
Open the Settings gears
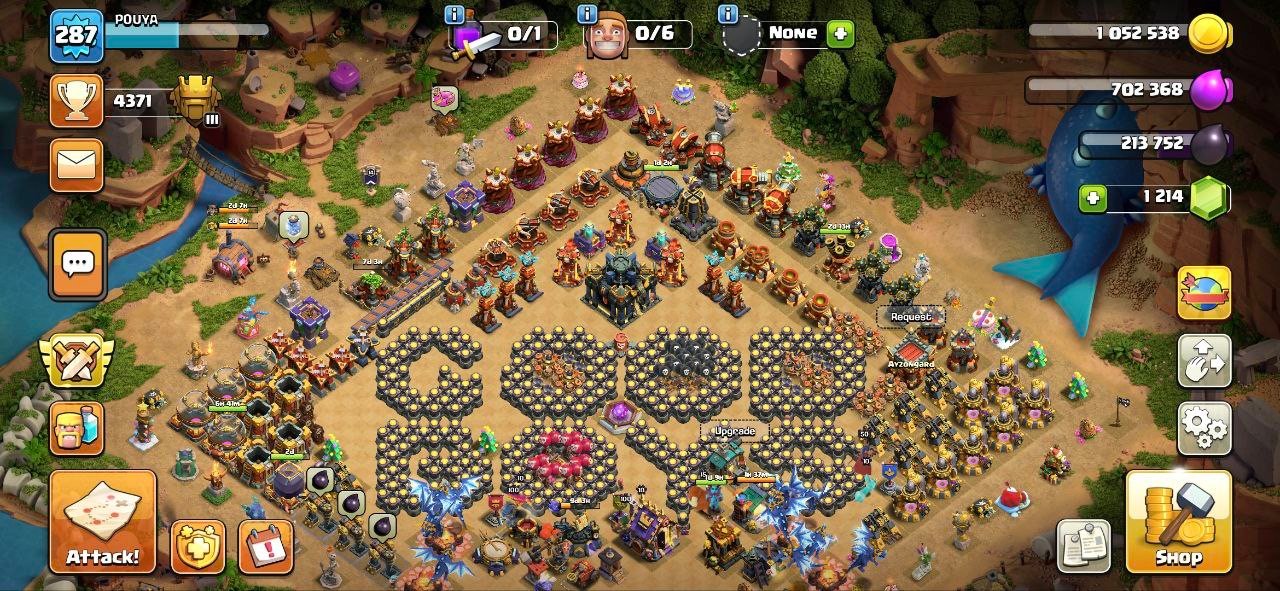[x=1204, y=428]
